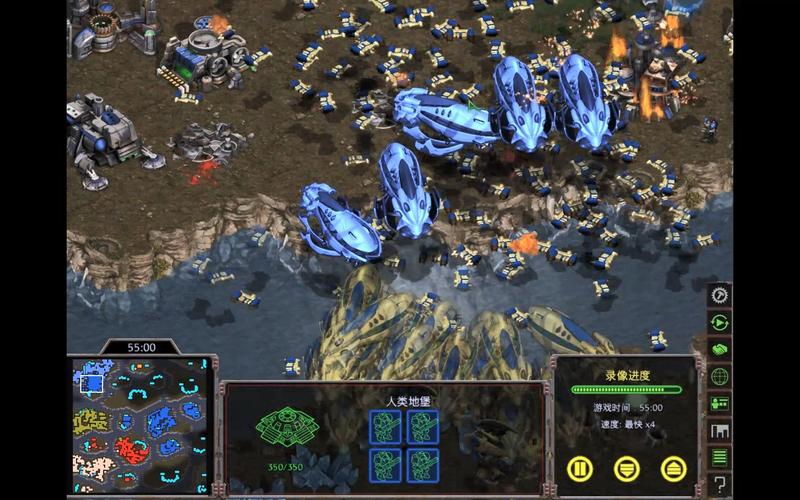Click the circular play-arrow replay icon
Screen dimensions: 800x500
[719, 323]
